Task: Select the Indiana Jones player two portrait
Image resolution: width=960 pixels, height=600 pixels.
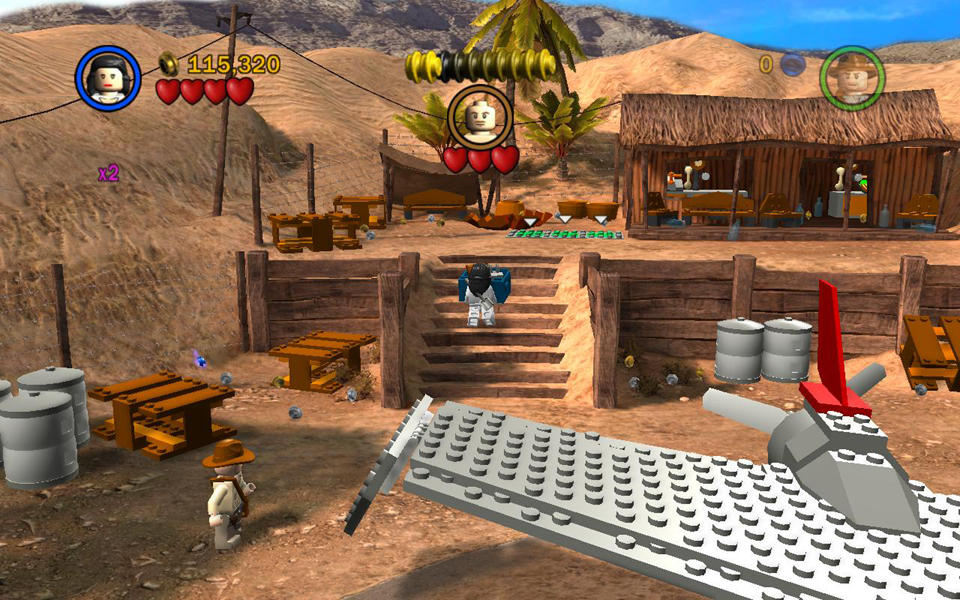Action: [852, 77]
